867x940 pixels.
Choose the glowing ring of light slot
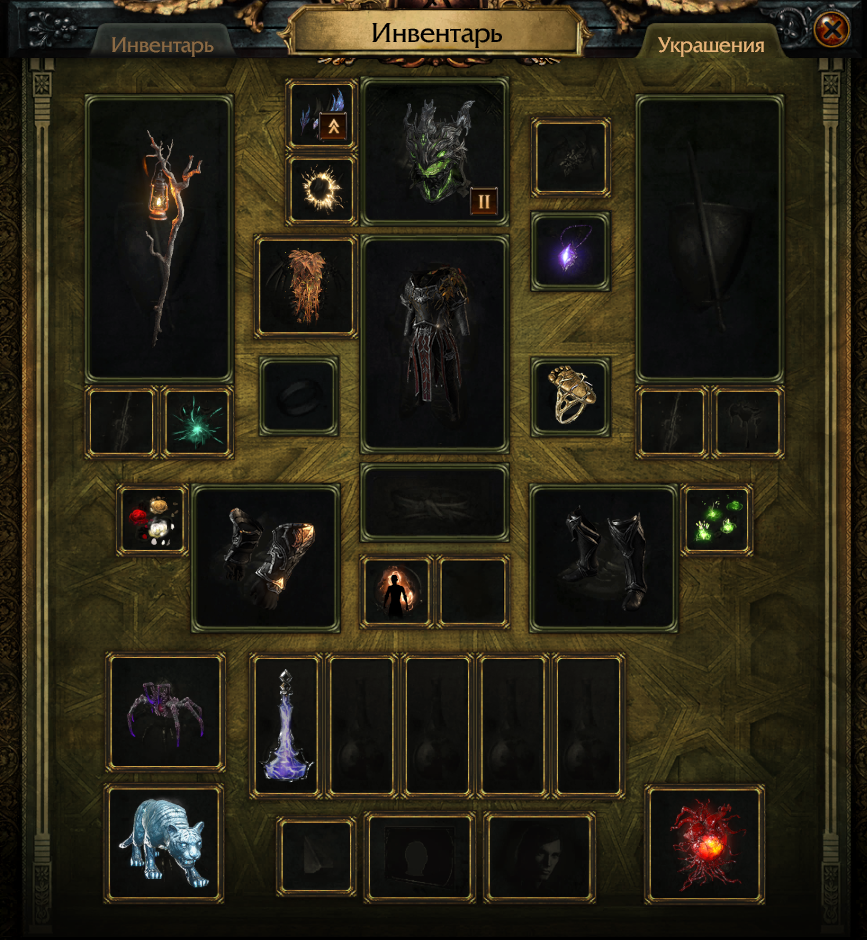click(x=322, y=189)
